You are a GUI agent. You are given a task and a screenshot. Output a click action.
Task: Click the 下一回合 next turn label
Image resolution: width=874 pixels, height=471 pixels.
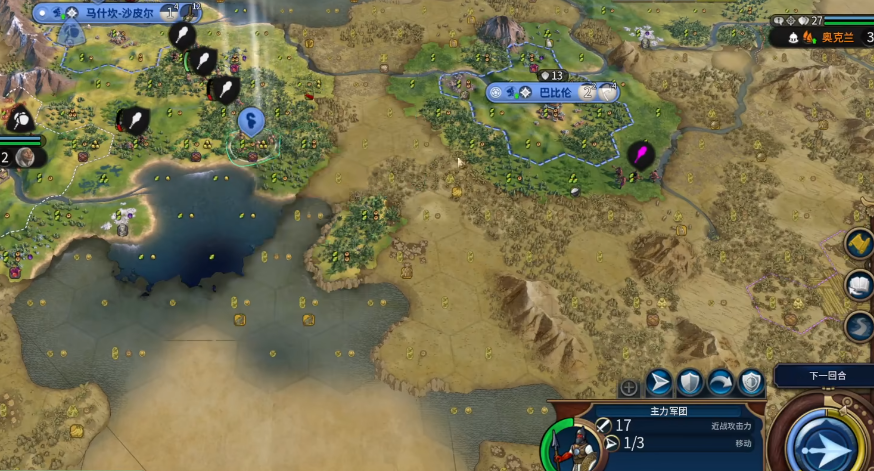(x=826, y=376)
